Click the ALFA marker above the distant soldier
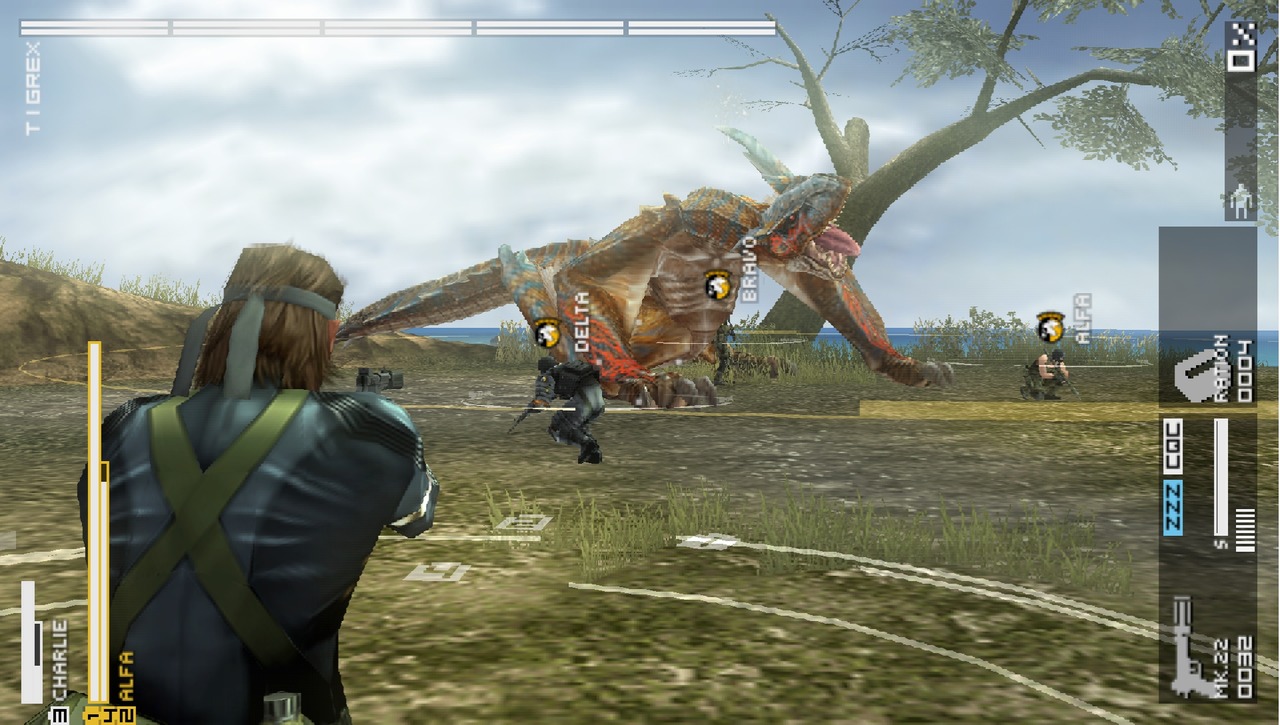Screen dimensions: 1280x725 [1050, 325]
